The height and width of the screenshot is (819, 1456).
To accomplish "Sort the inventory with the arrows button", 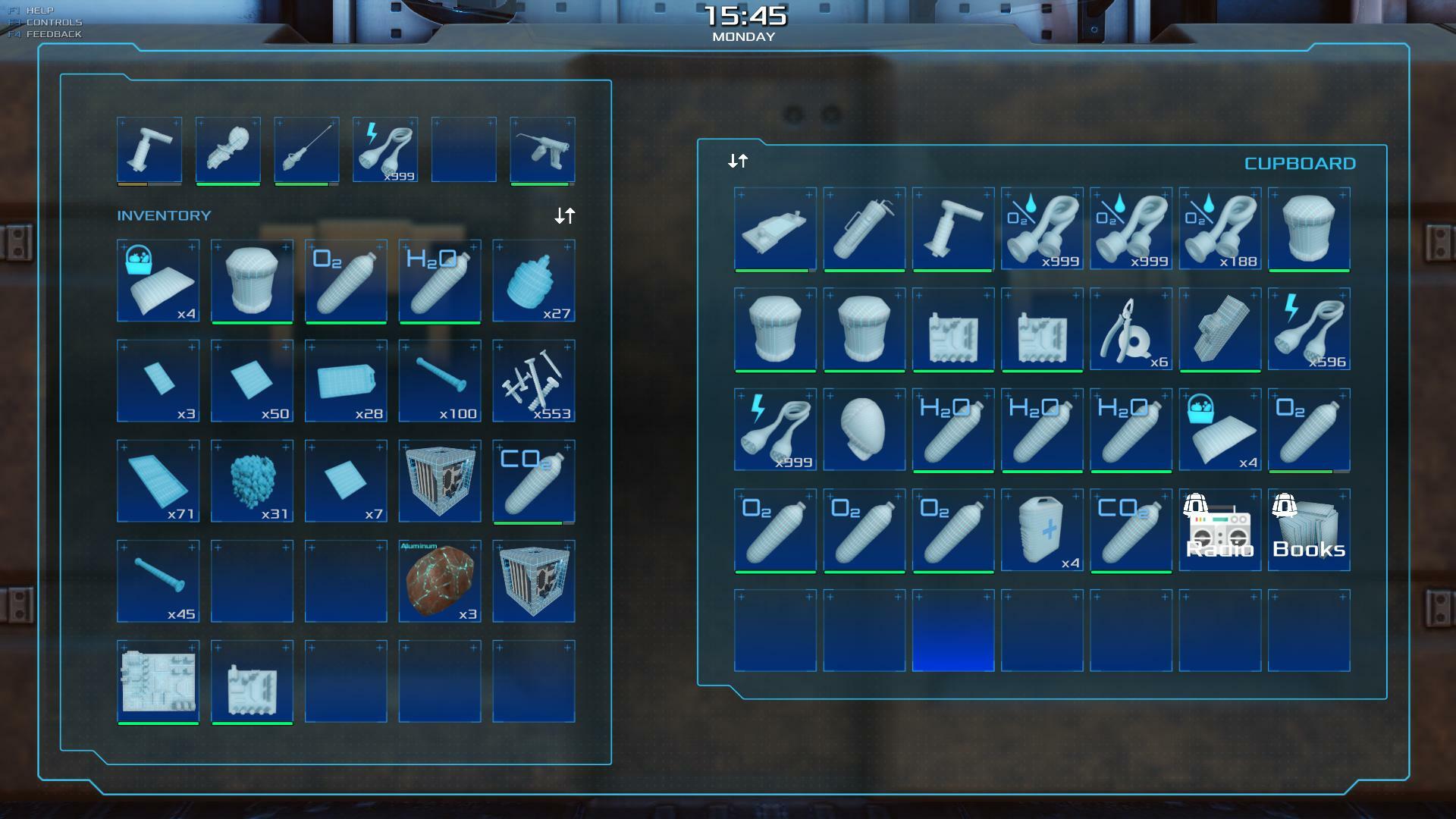I will (x=564, y=216).
